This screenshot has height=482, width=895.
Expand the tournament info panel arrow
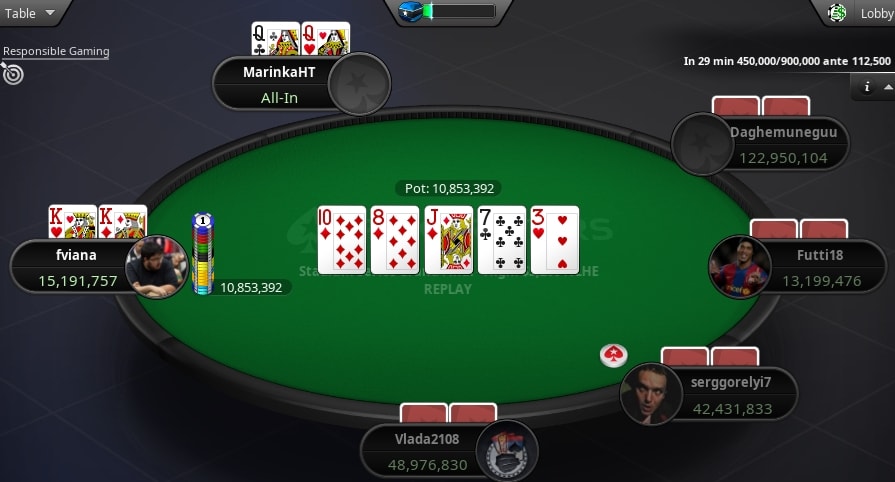887,87
